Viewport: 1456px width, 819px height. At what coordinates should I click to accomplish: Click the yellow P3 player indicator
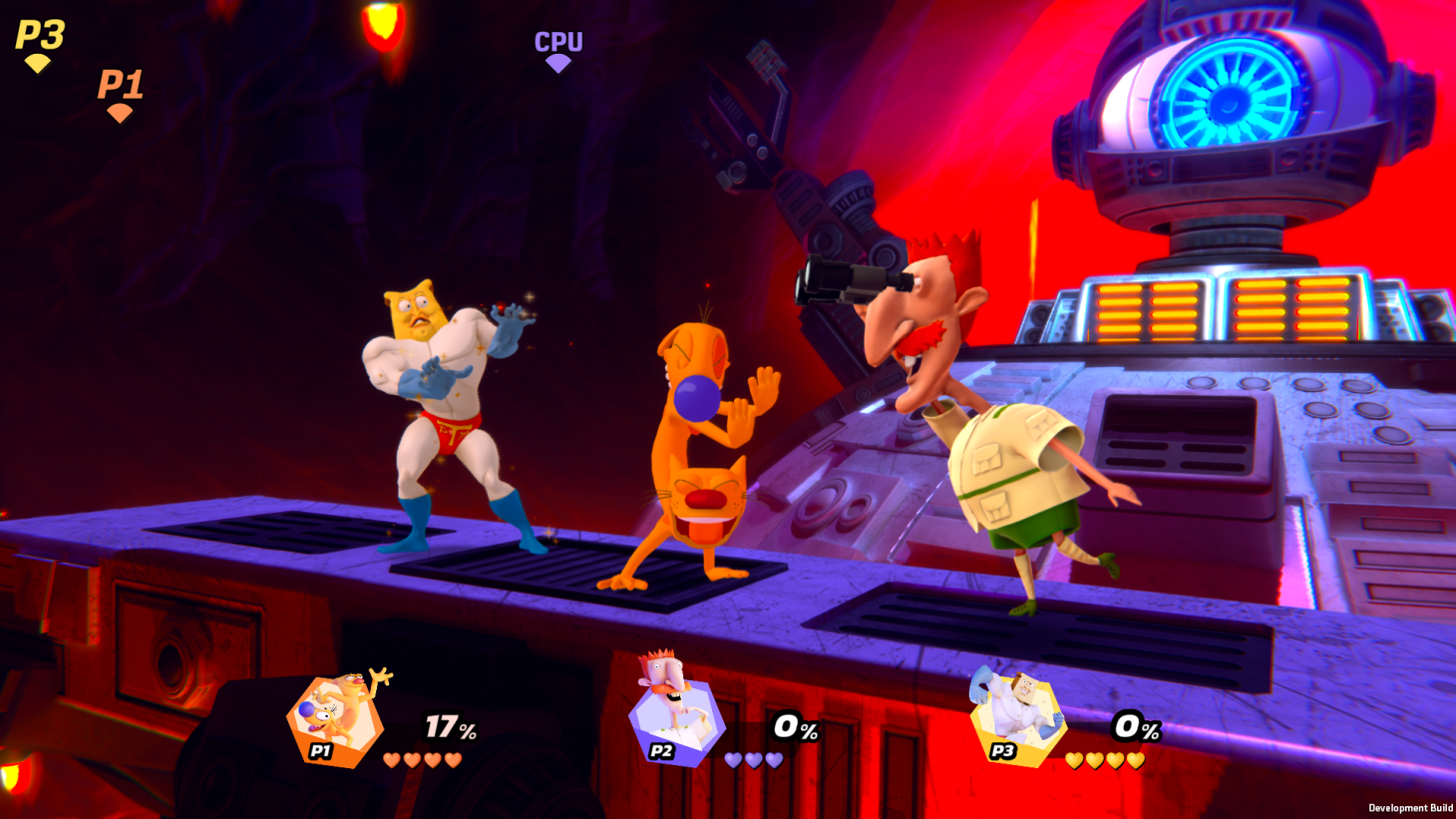[x=39, y=45]
